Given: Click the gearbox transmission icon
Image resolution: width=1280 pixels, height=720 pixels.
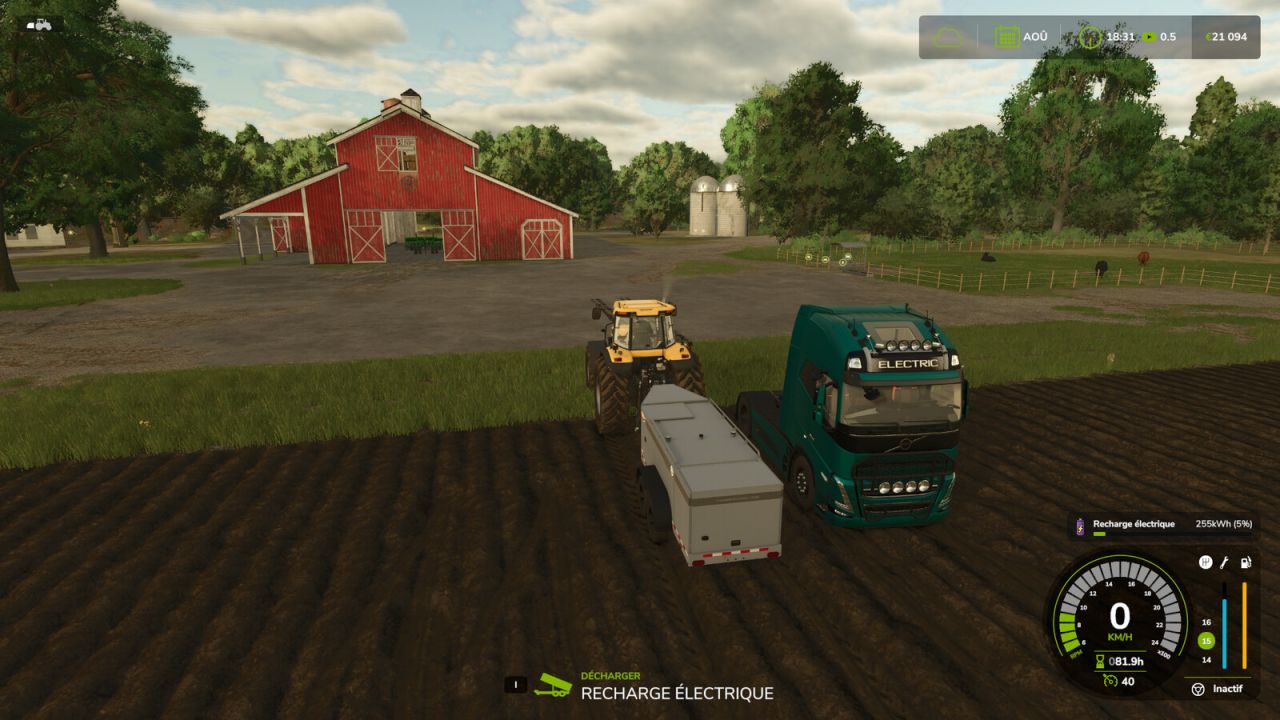Looking at the screenshot, I should pos(1205,562).
